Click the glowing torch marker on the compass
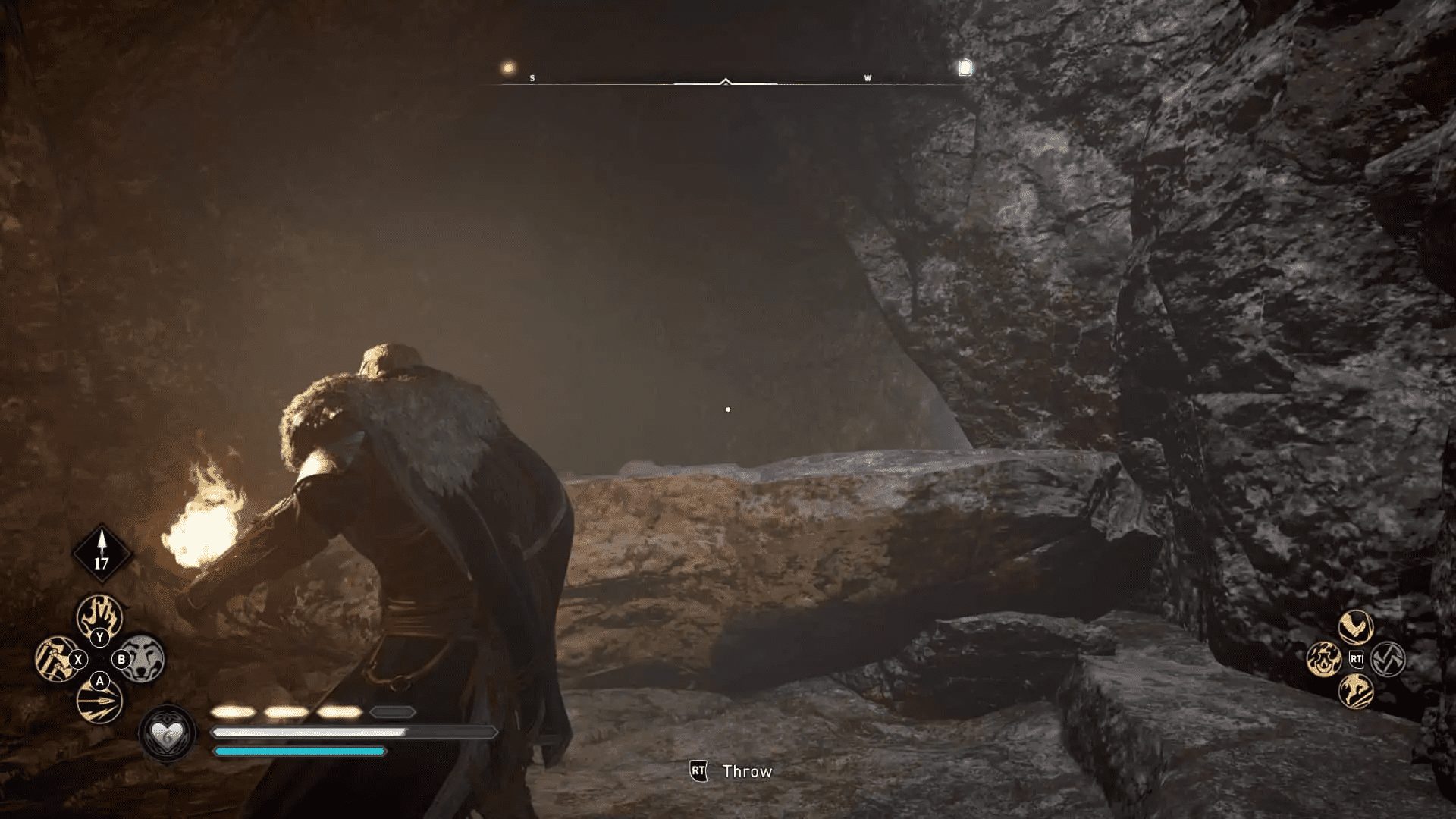The height and width of the screenshot is (819, 1456). [509, 67]
